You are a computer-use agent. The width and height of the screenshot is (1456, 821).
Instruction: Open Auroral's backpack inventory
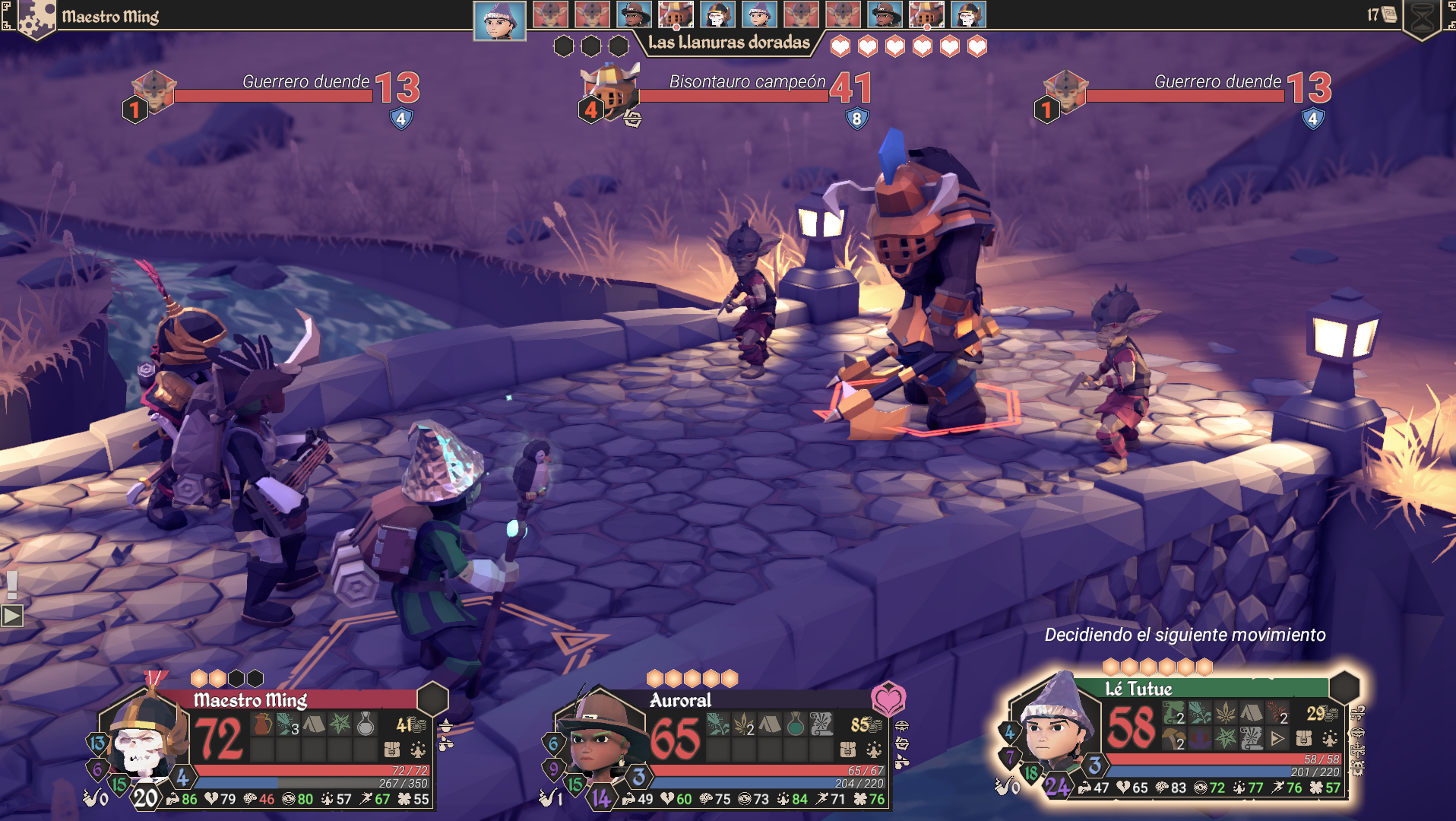tap(848, 750)
